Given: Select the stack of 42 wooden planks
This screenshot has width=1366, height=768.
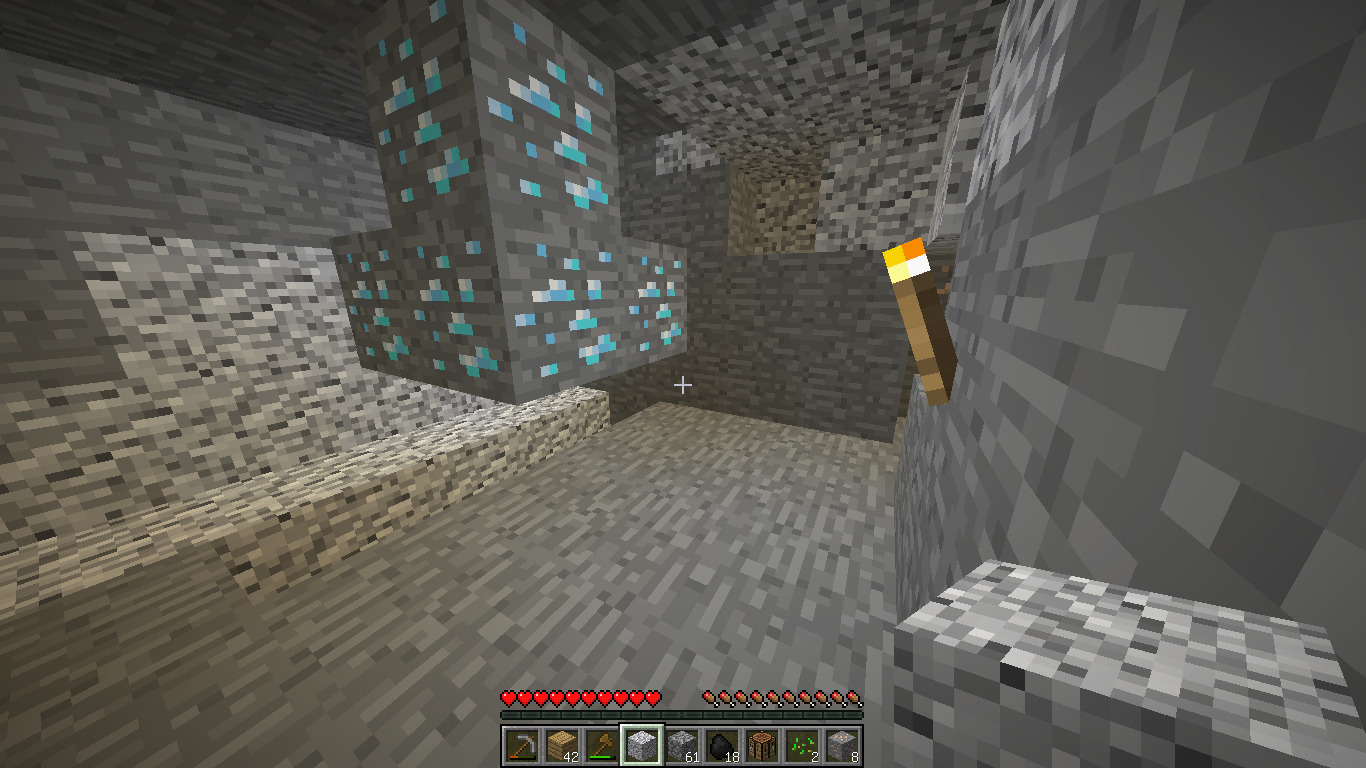Looking at the screenshot, I should (562, 745).
